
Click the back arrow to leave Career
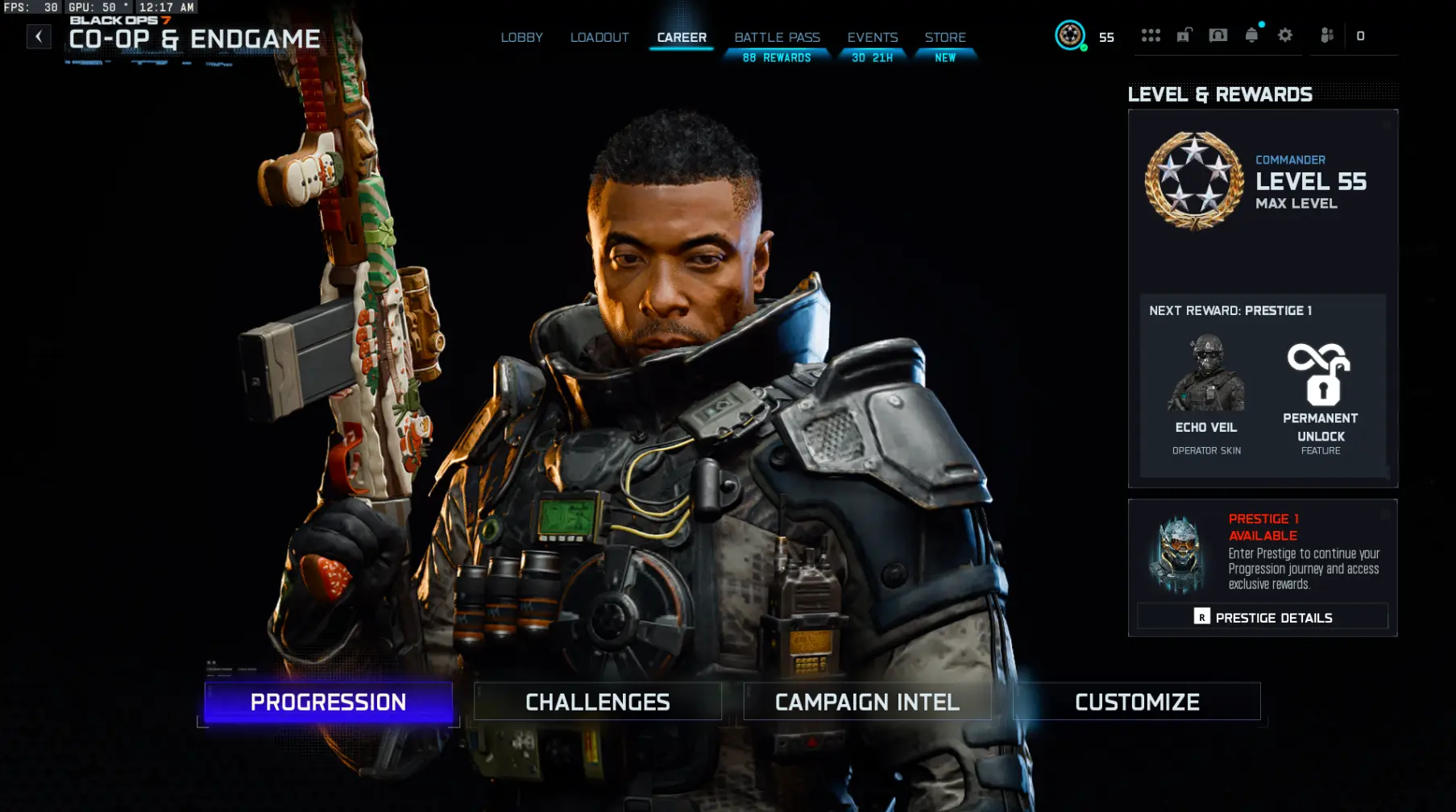pos(39,35)
